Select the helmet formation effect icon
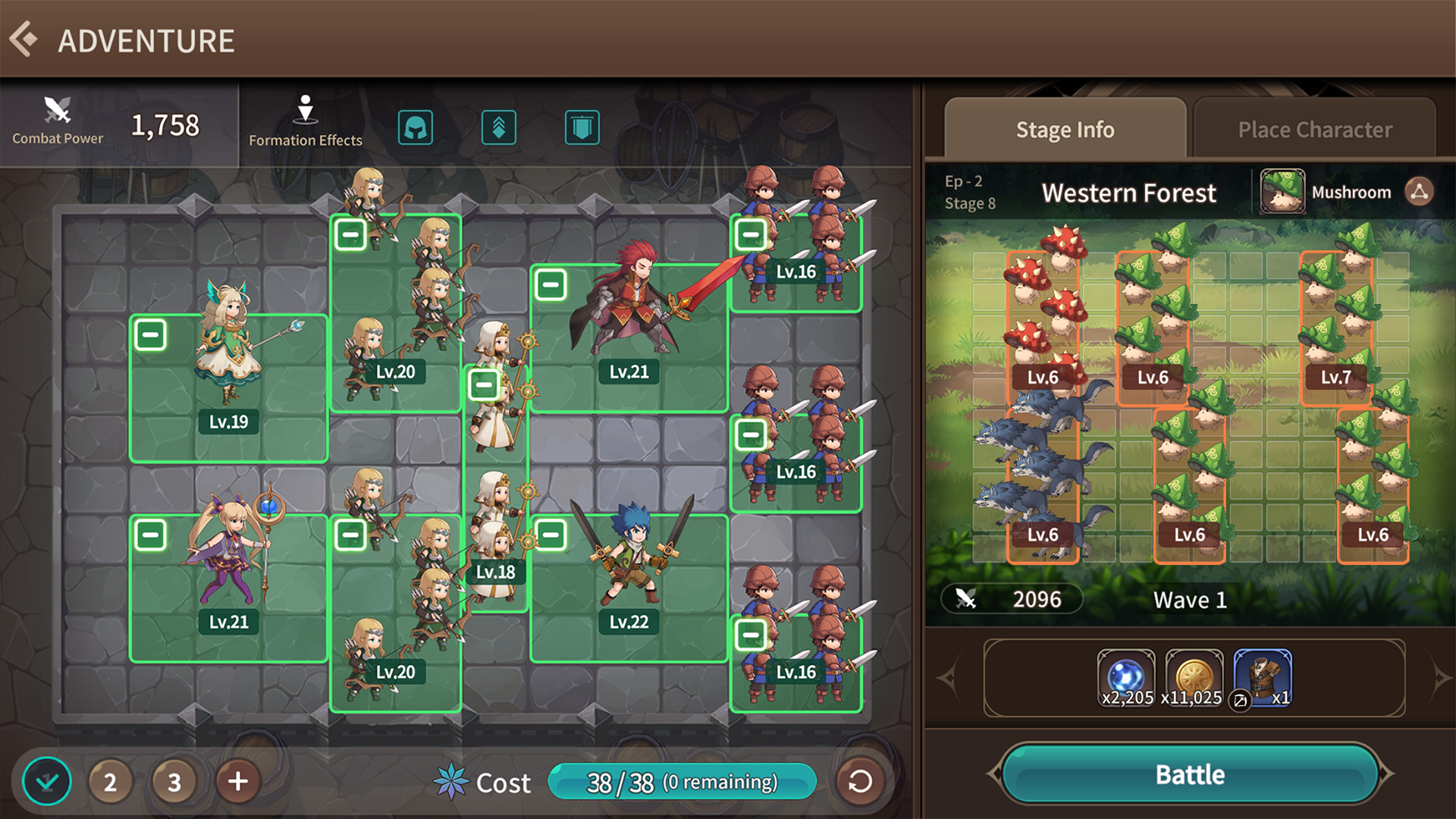The height and width of the screenshot is (819, 1456). (x=416, y=127)
